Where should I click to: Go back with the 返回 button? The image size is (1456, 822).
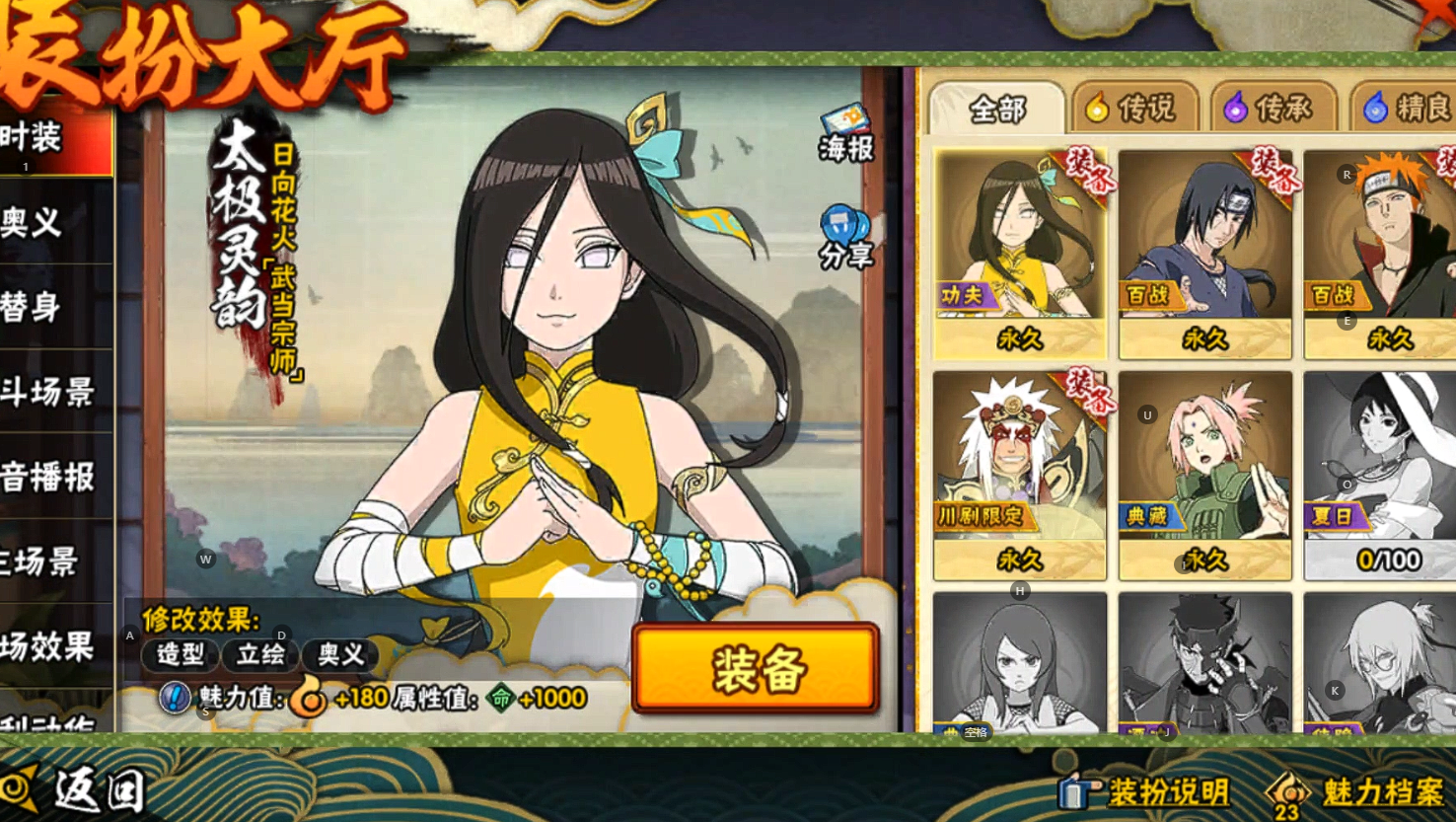coord(77,788)
